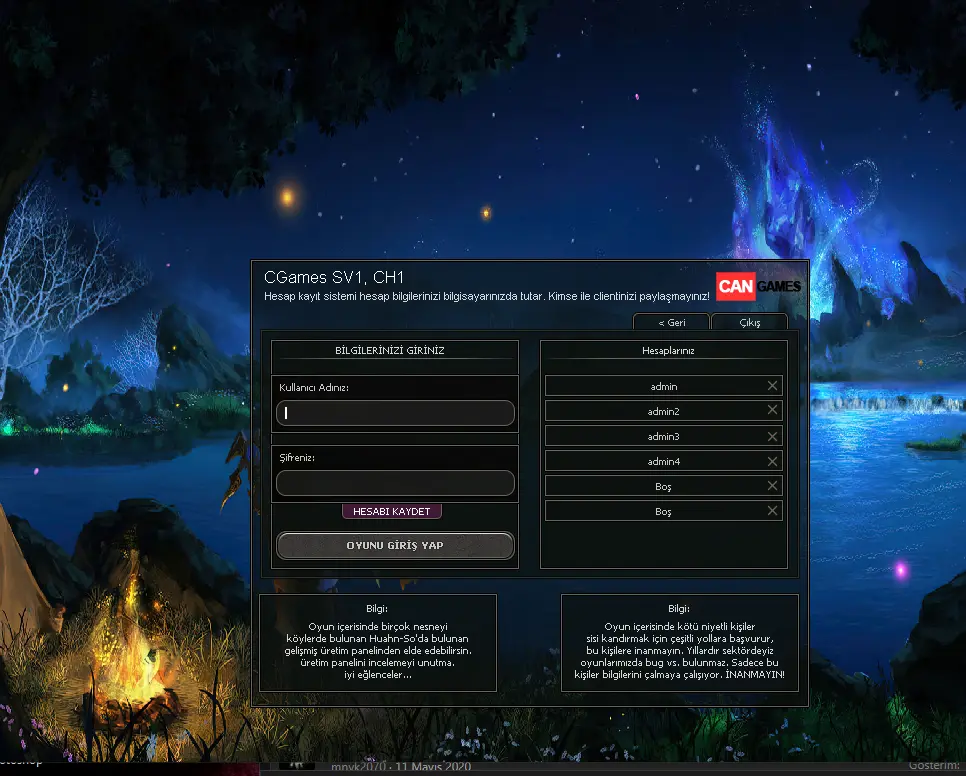Remove admin4 using its X button
Screen dimensions: 966x776
click(772, 461)
